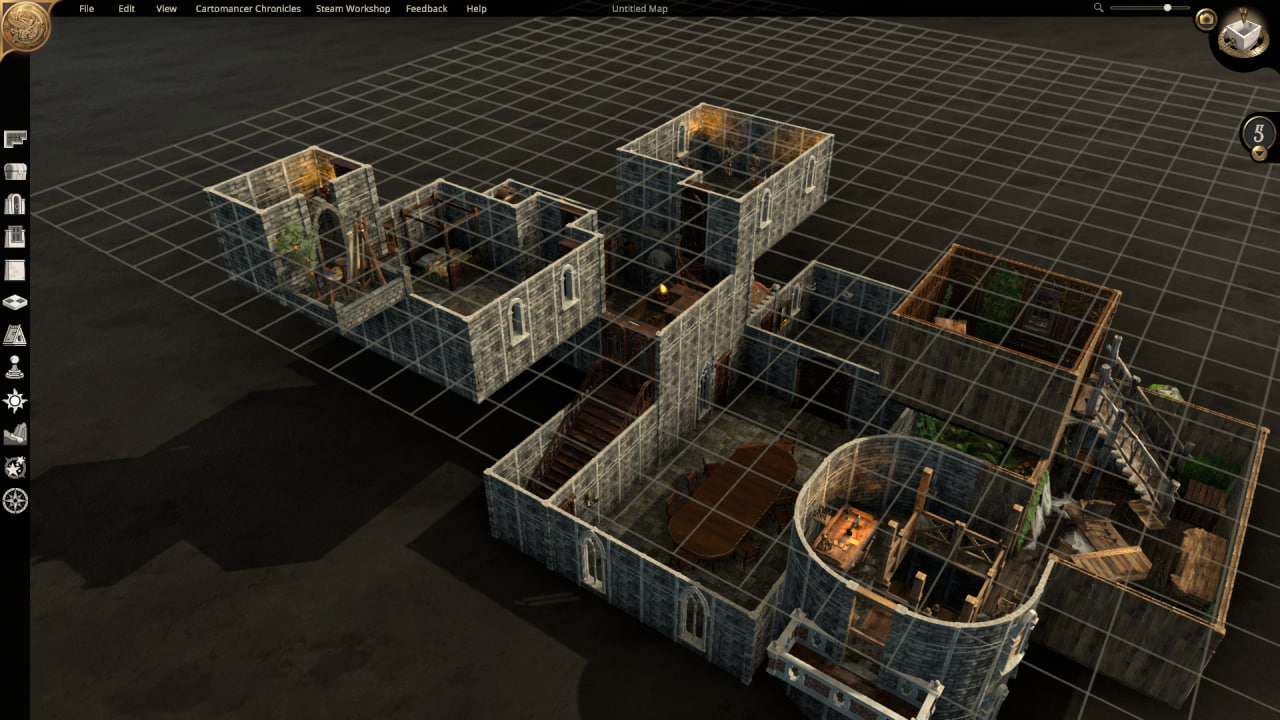The height and width of the screenshot is (720, 1280).
Task: Open the compass rose tool
Action: [x=15, y=500]
